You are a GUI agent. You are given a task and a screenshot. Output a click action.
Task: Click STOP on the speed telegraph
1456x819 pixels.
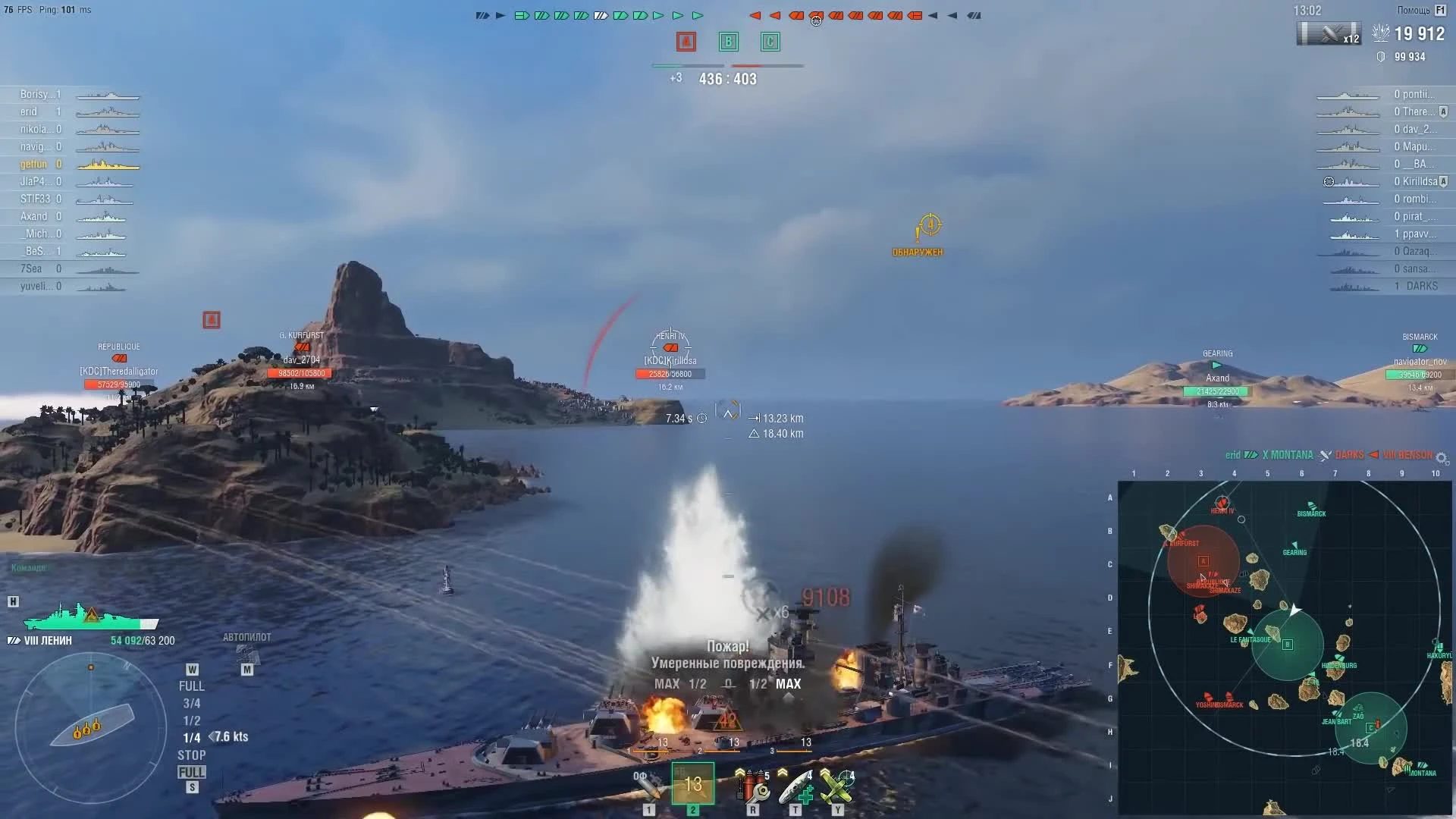point(192,755)
